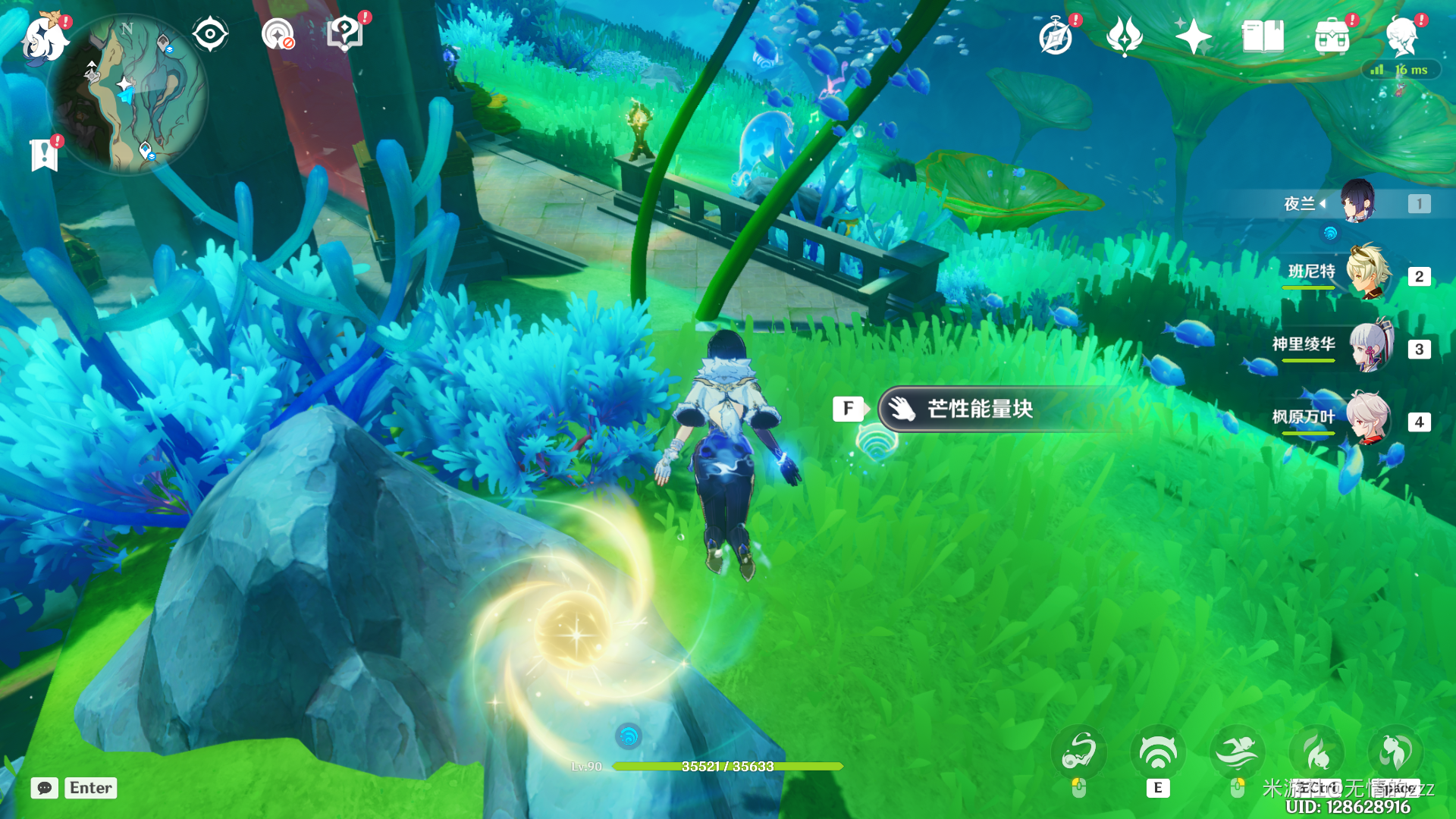This screenshot has height=819, width=1456.
Task: Switch to party member 班尼特
Action: (1367, 272)
